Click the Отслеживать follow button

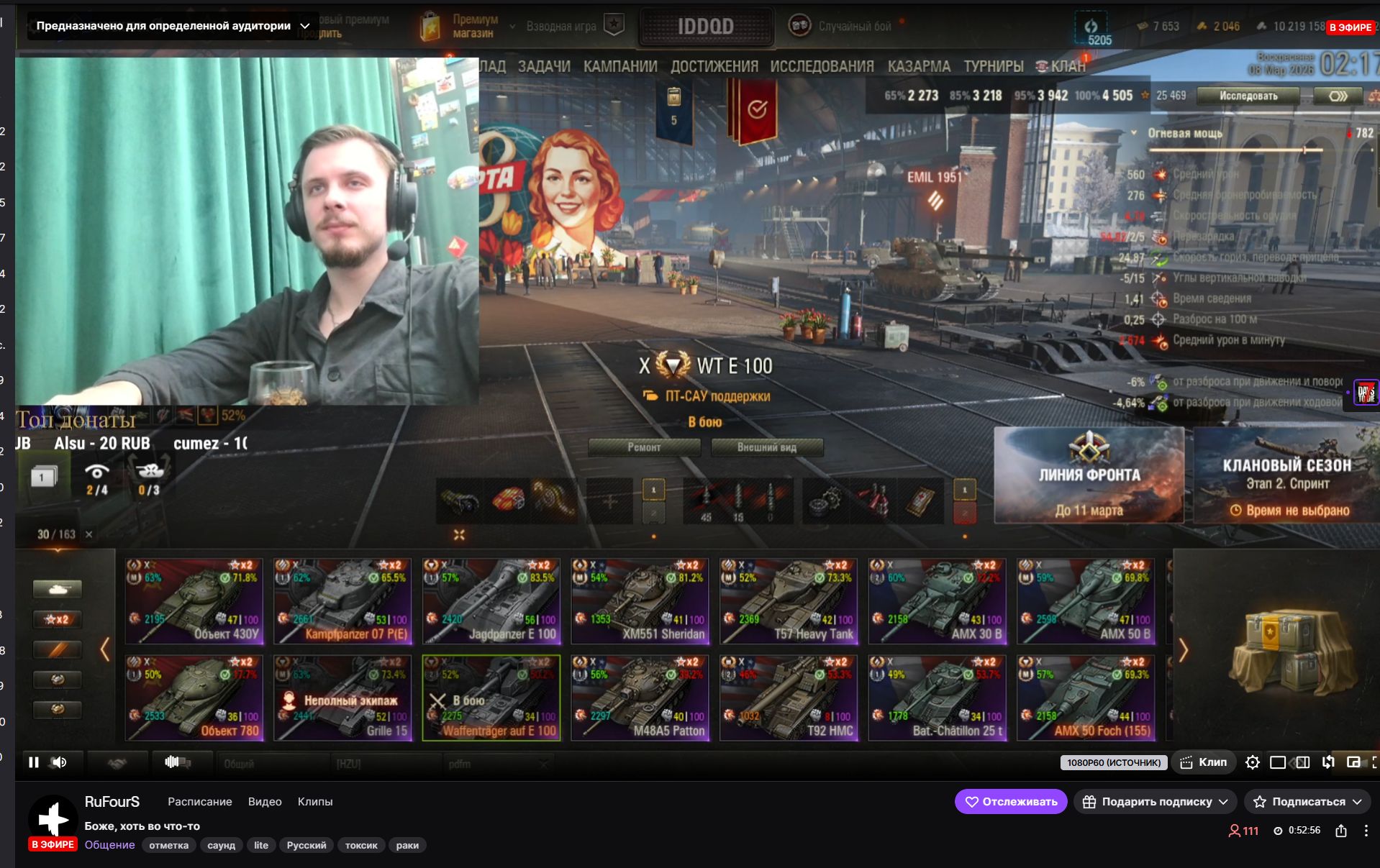[1010, 802]
